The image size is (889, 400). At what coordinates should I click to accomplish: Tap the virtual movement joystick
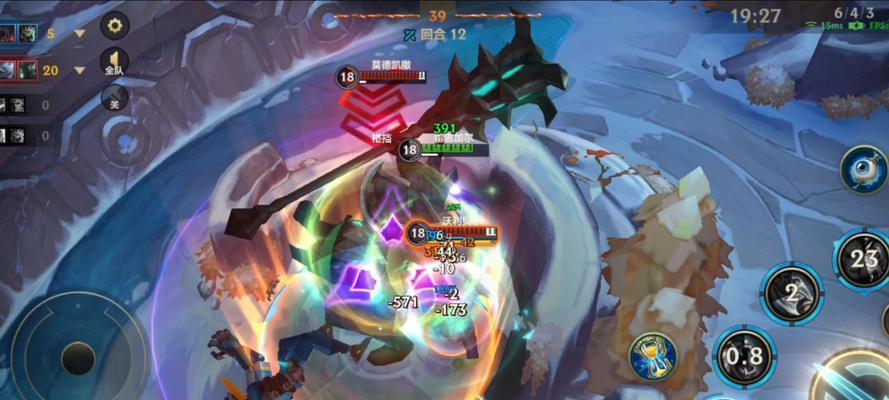pos(78,357)
